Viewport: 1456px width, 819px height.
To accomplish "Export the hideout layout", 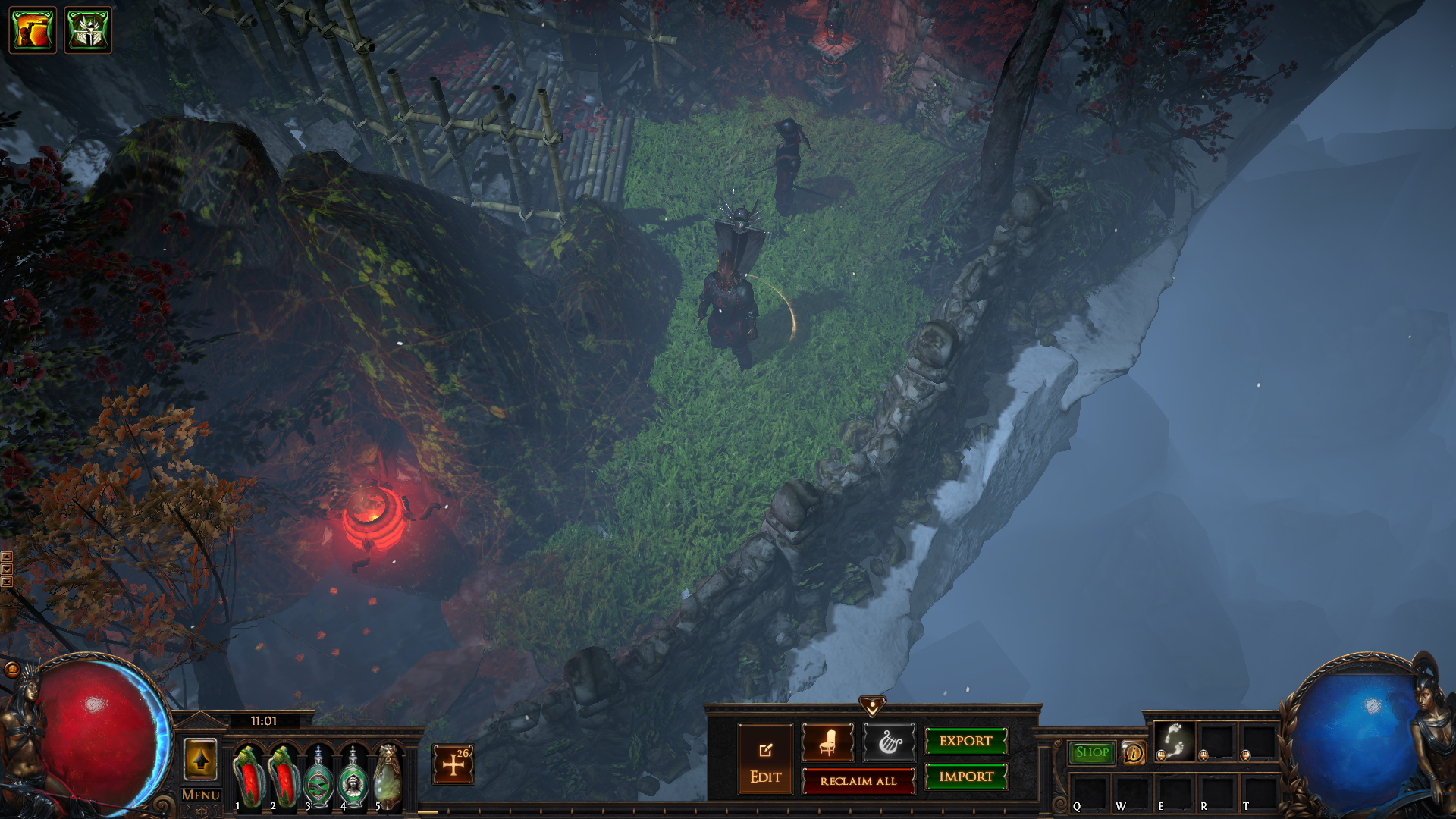I will [x=965, y=741].
